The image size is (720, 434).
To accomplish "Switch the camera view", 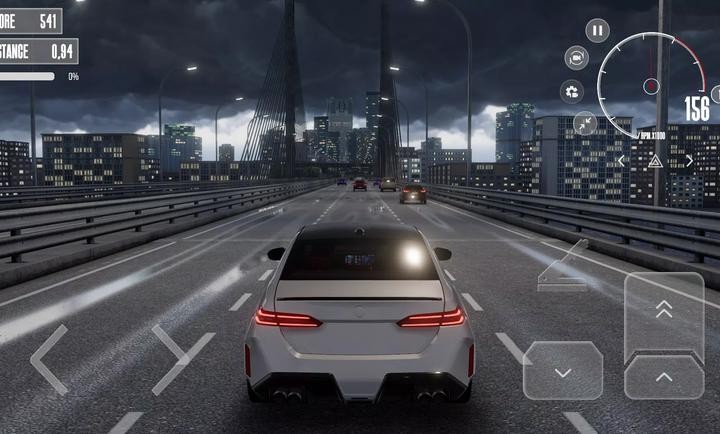I will tap(576, 58).
